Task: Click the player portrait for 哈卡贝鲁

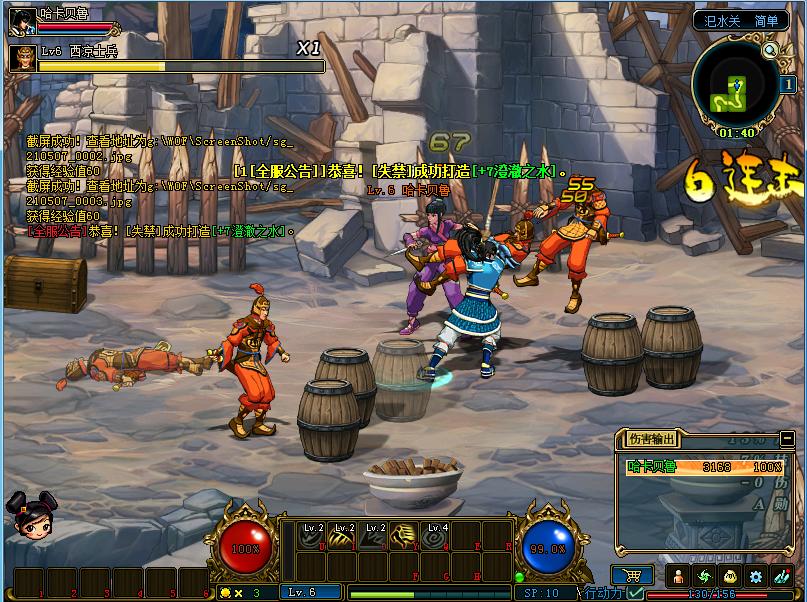Action: [22, 20]
